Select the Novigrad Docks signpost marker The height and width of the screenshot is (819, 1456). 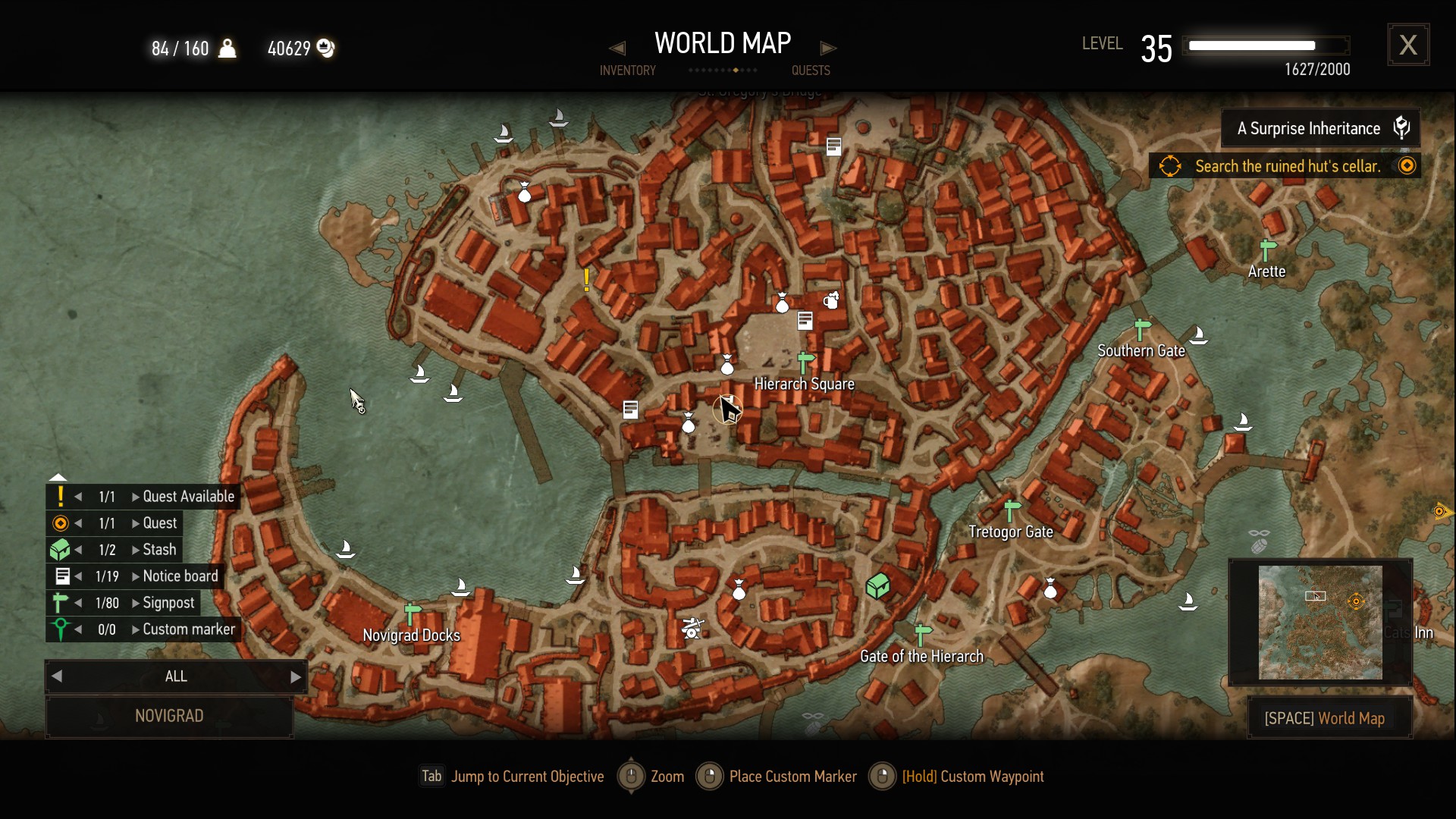(413, 613)
